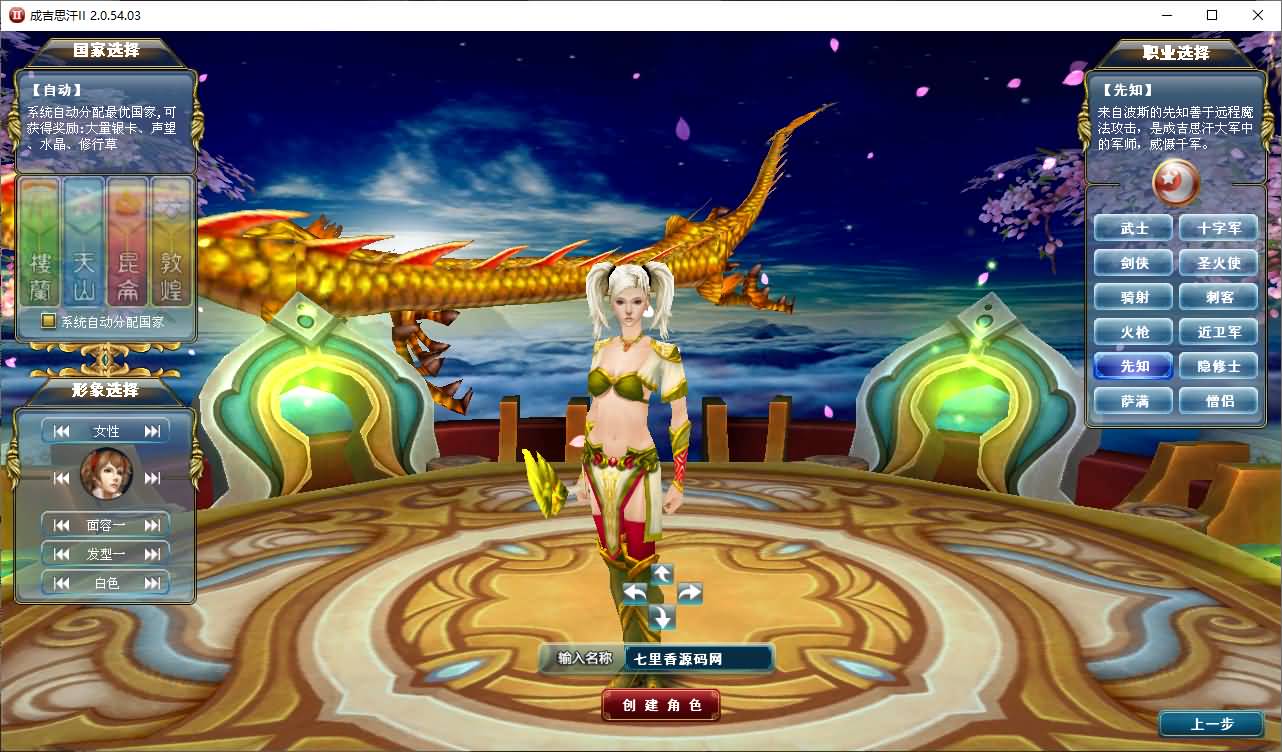The width and height of the screenshot is (1282, 752).
Task: Go back to previous gender from 女性
Action: 62,430
